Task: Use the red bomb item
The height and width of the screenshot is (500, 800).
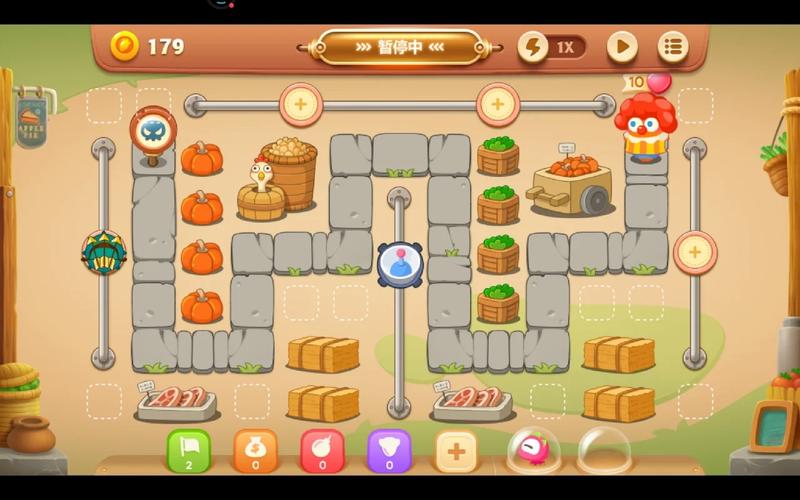Action: click(322, 451)
